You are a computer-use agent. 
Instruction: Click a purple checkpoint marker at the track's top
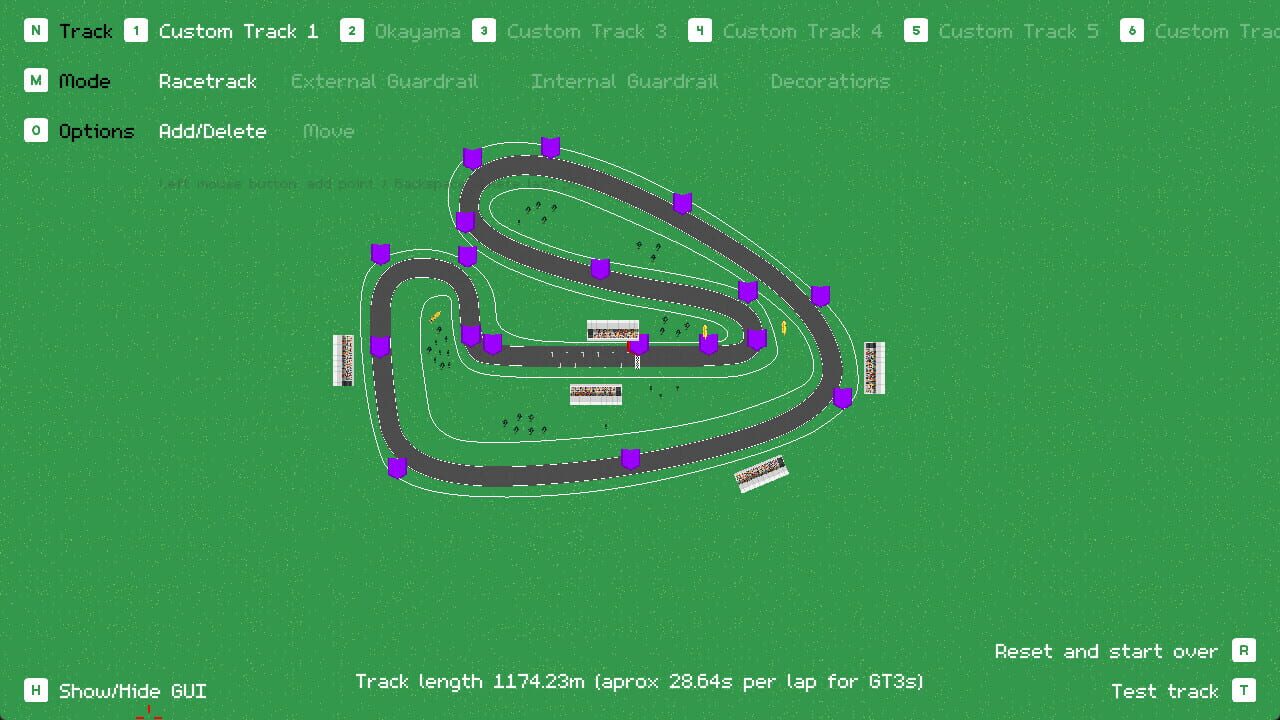point(549,146)
